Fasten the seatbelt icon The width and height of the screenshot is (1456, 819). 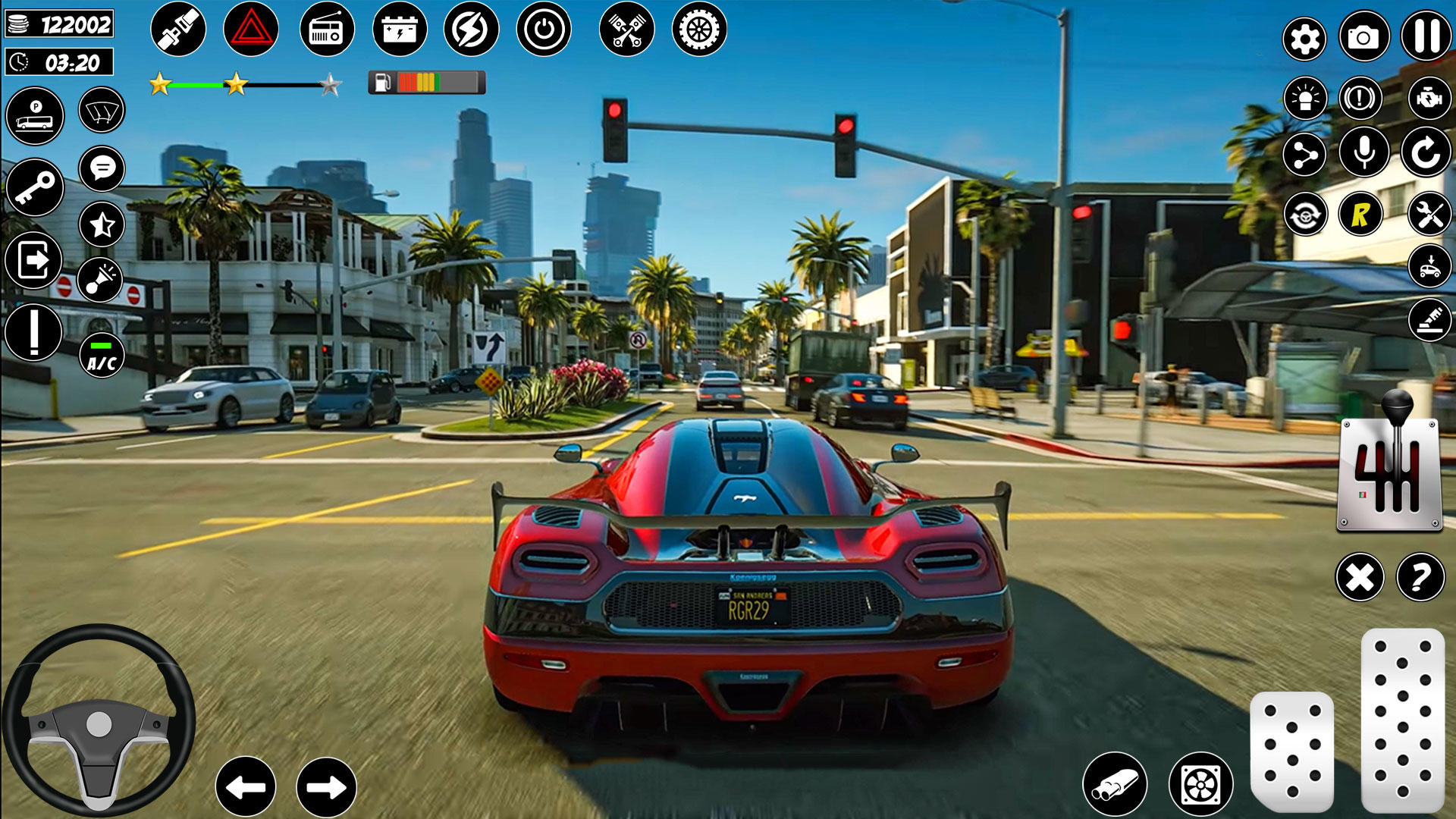178,30
